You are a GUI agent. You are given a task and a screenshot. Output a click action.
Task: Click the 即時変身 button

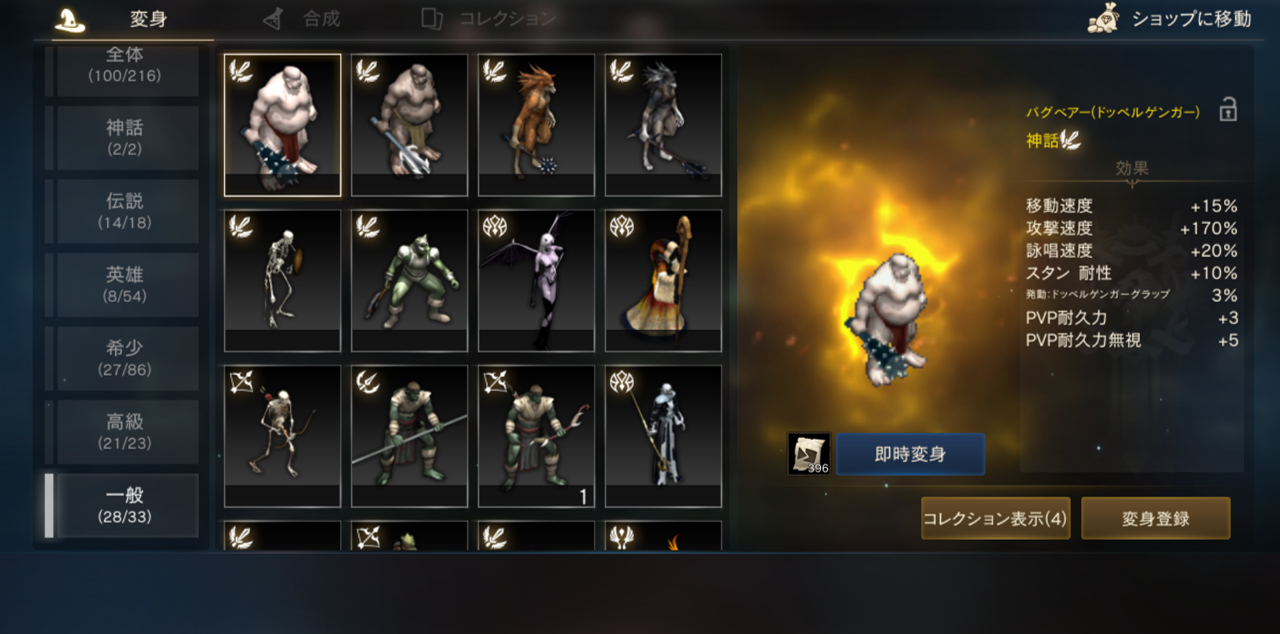[910, 454]
